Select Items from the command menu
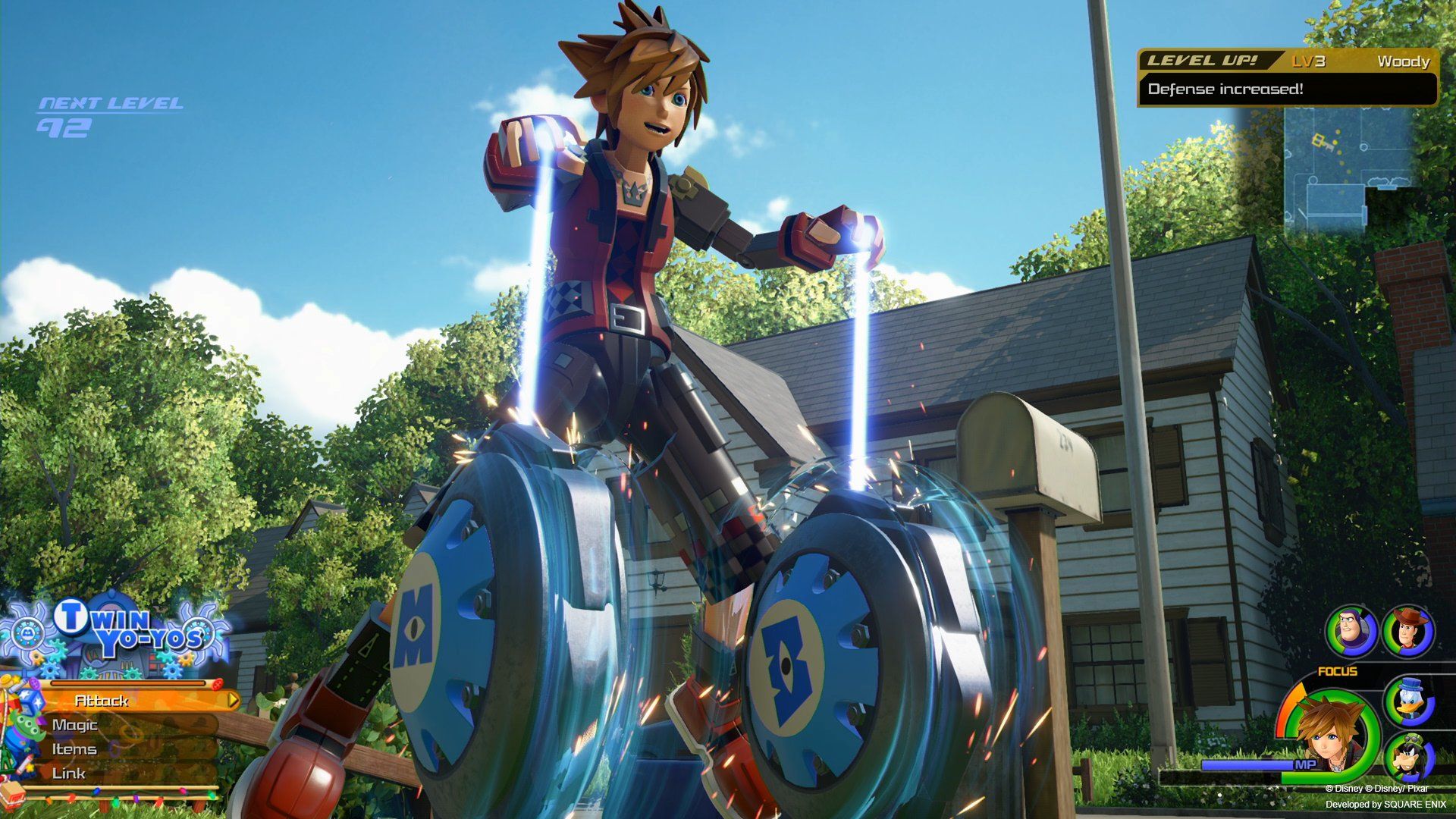Image resolution: width=1456 pixels, height=819 pixels. tap(74, 749)
